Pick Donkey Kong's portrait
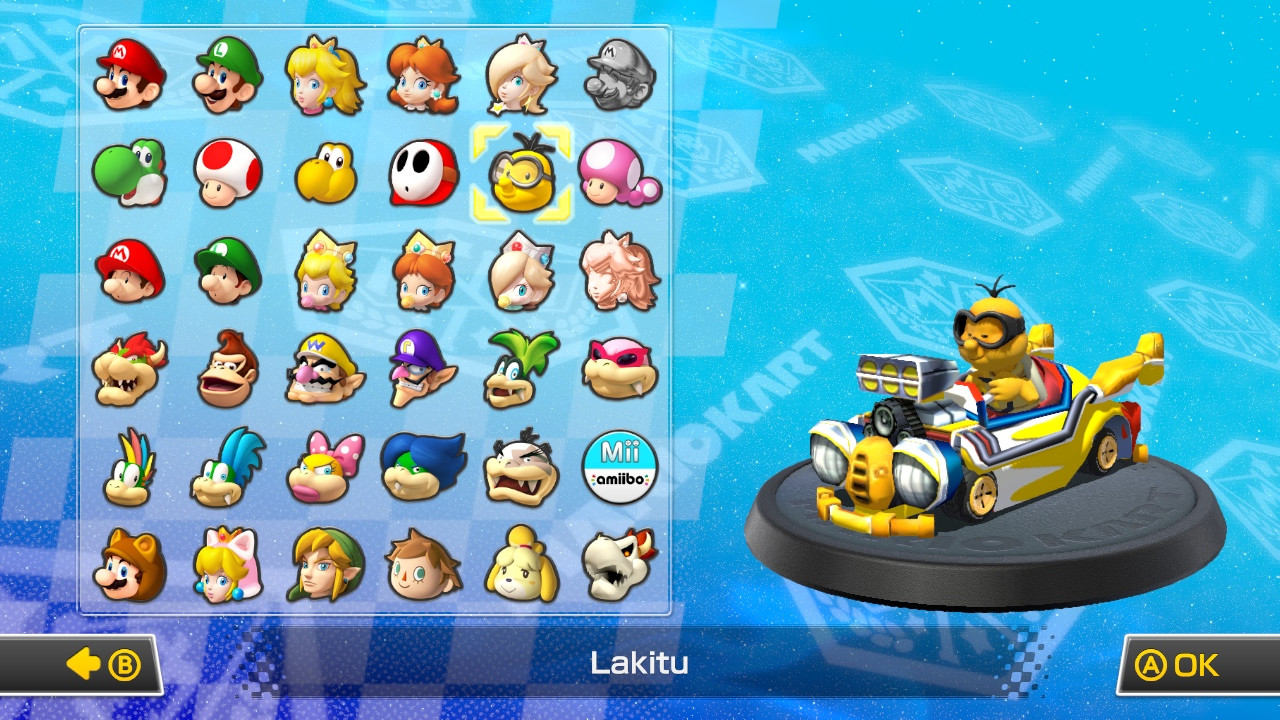 [x=226, y=375]
